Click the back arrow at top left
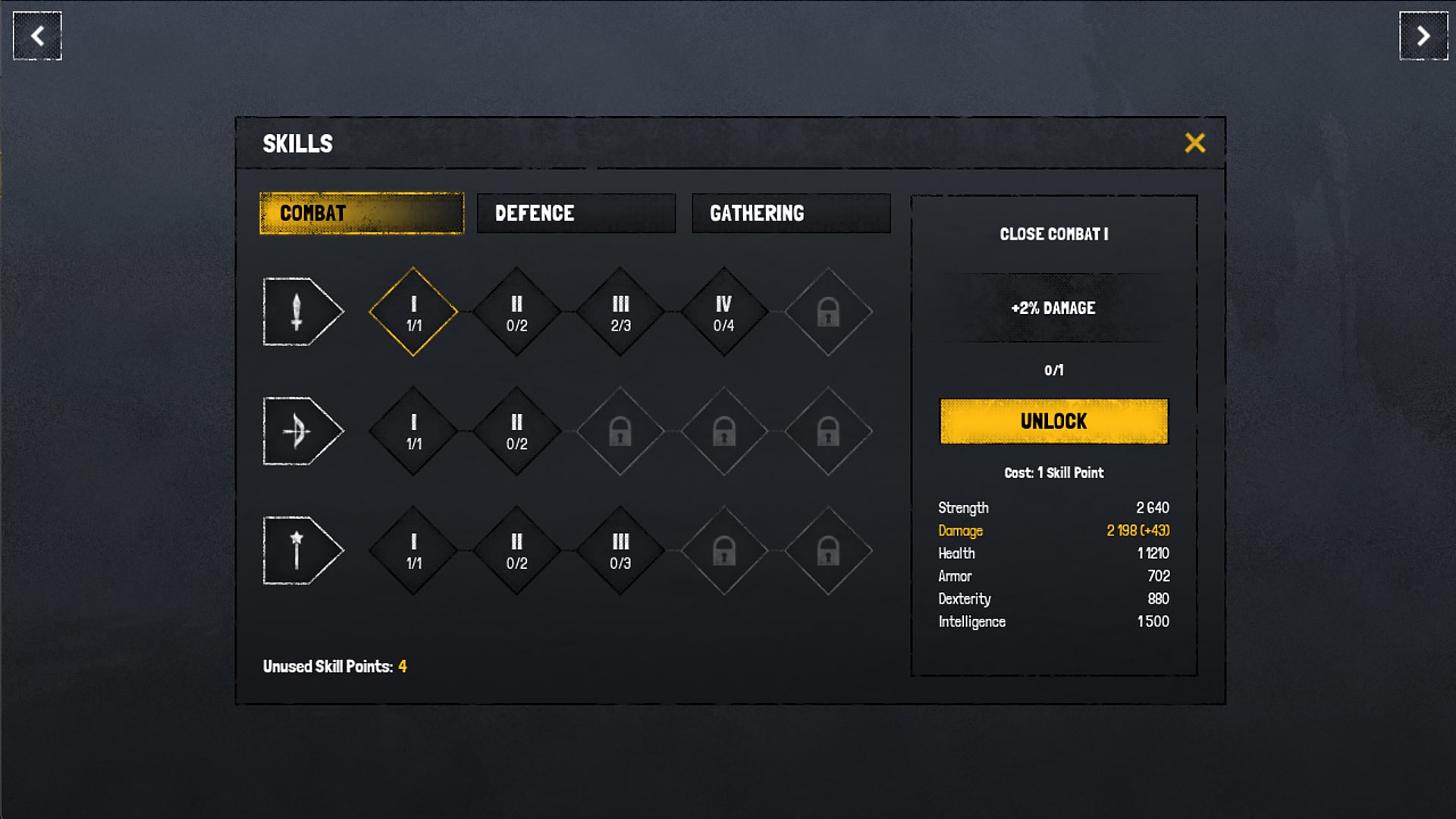 pyautogui.click(x=36, y=36)
